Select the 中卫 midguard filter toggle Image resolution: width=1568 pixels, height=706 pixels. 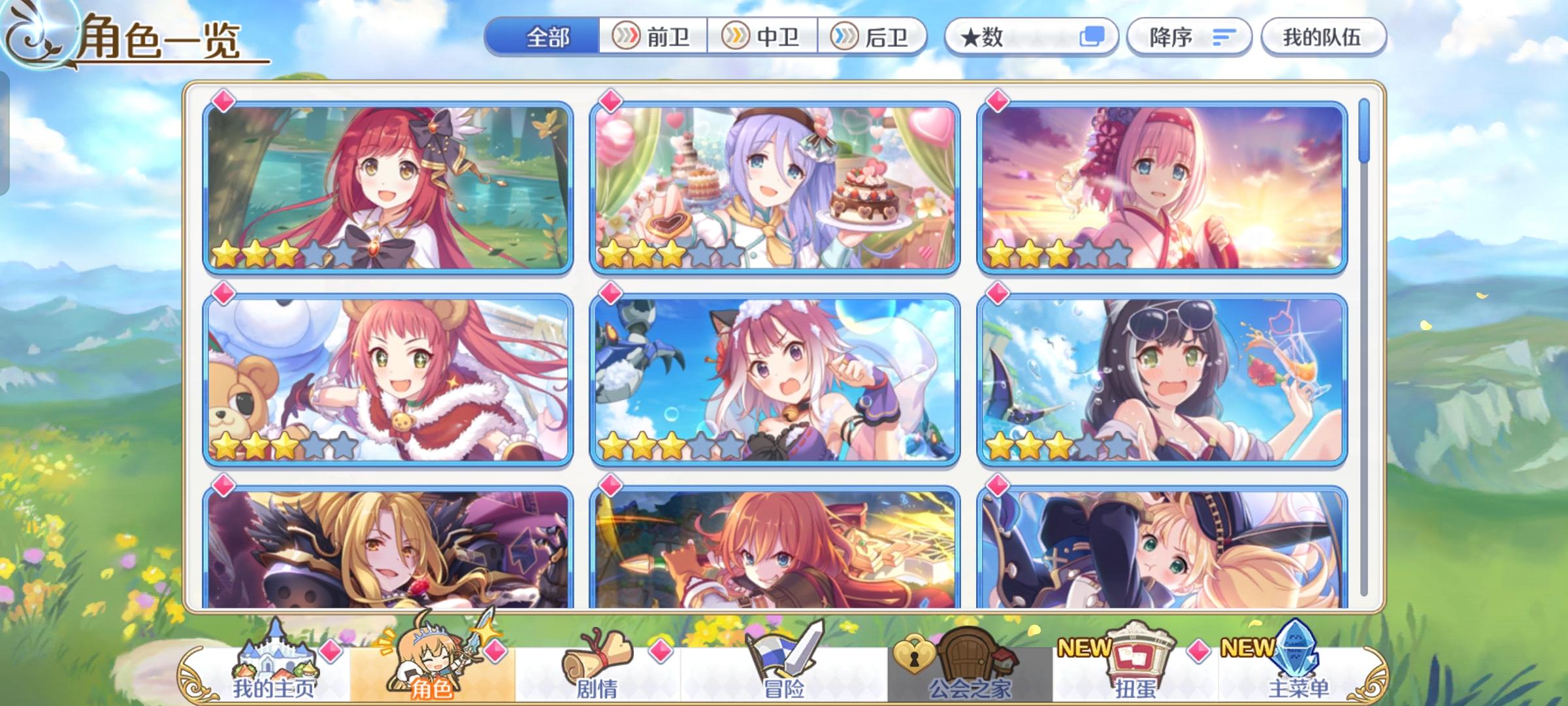click(764, 37)
